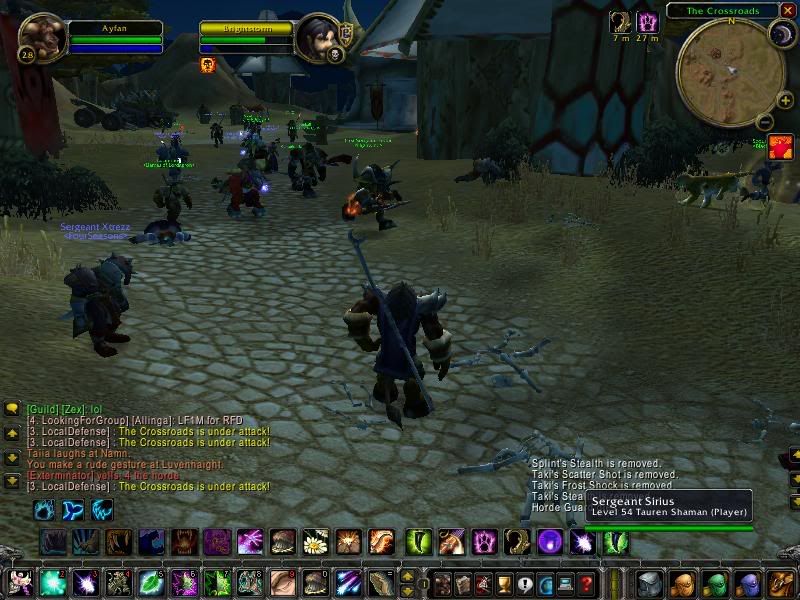Cast the purple paw ability on action bar

486,542
